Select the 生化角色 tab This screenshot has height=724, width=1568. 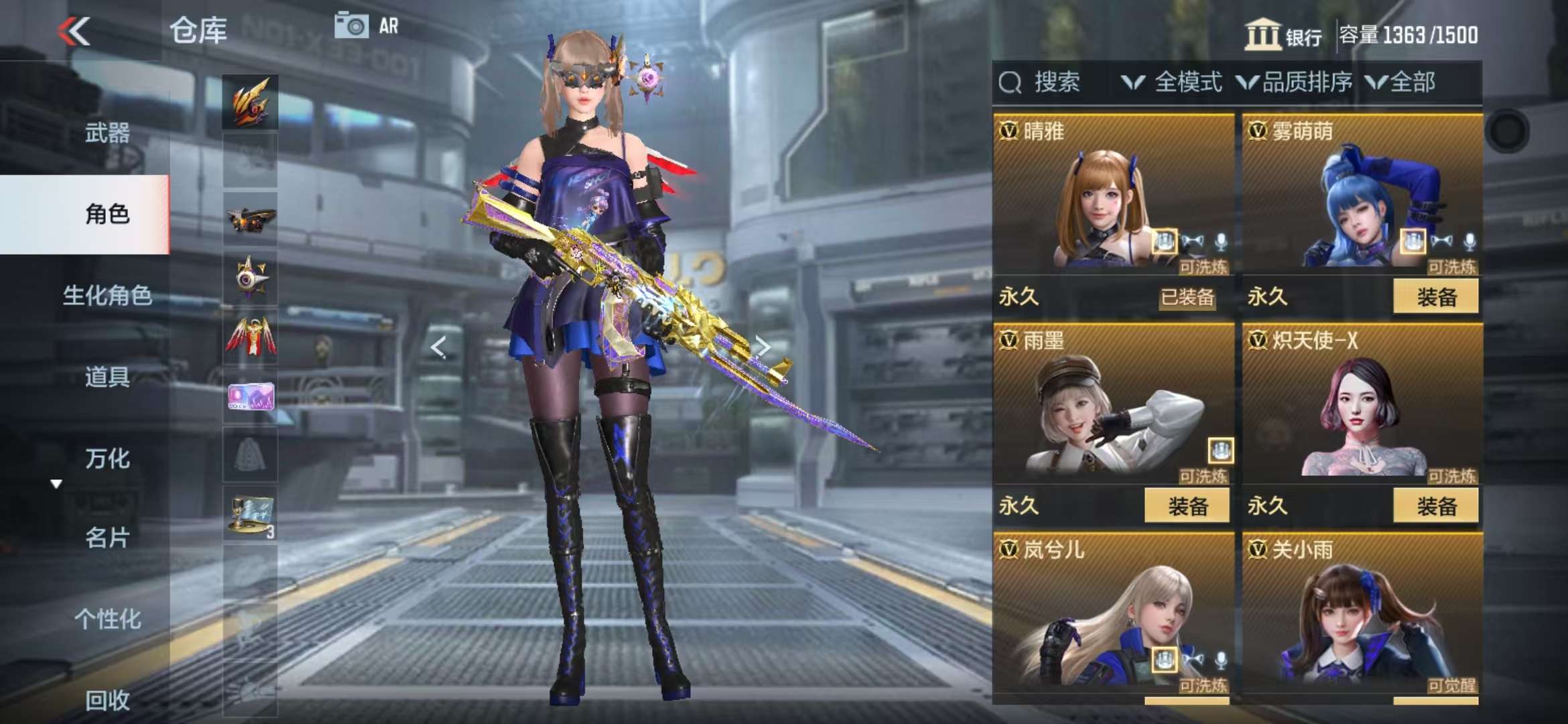click(107, 295)
